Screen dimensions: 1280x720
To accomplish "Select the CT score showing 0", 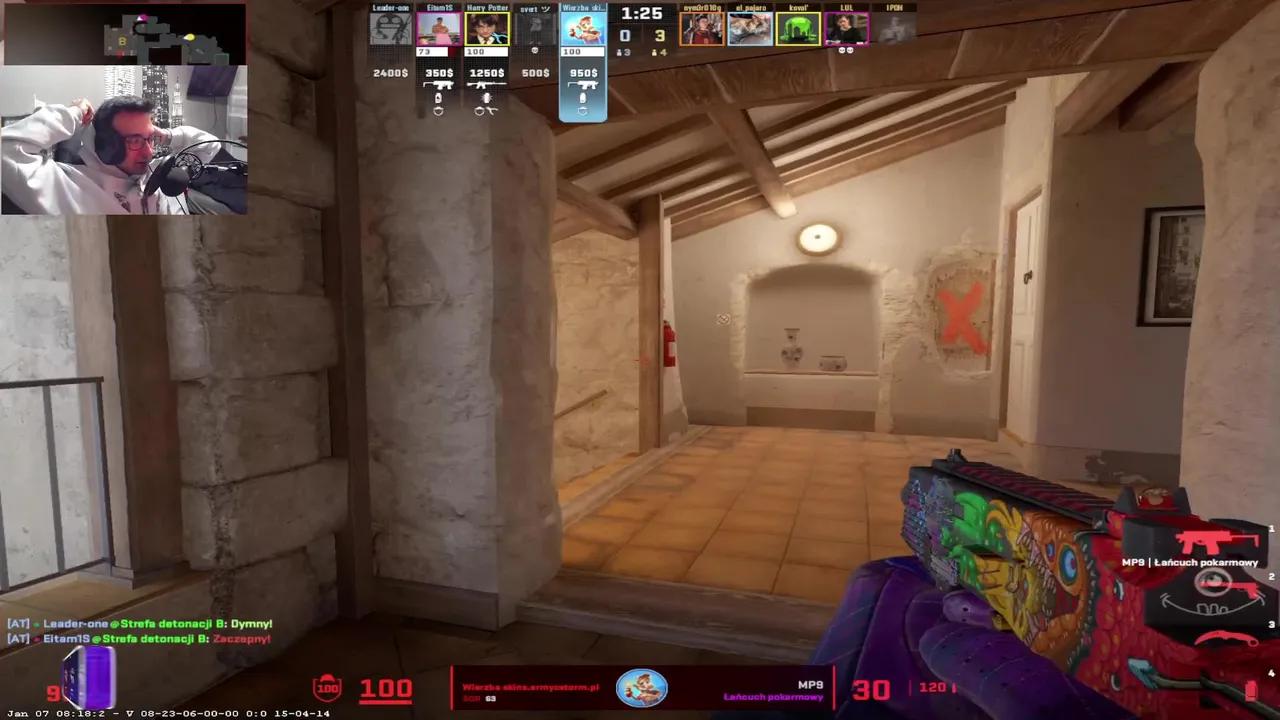I will click(624, 36).
